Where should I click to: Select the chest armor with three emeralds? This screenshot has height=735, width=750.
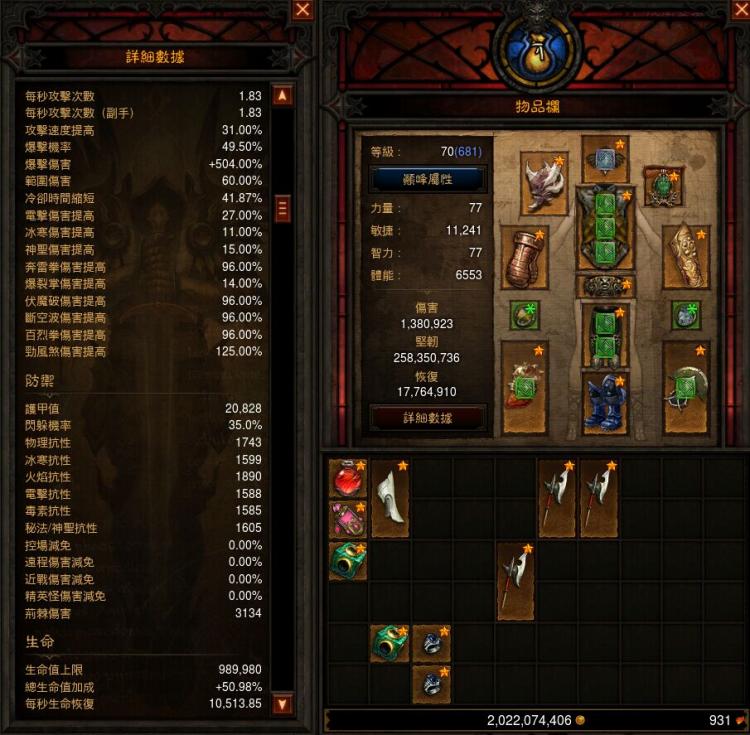605,226
